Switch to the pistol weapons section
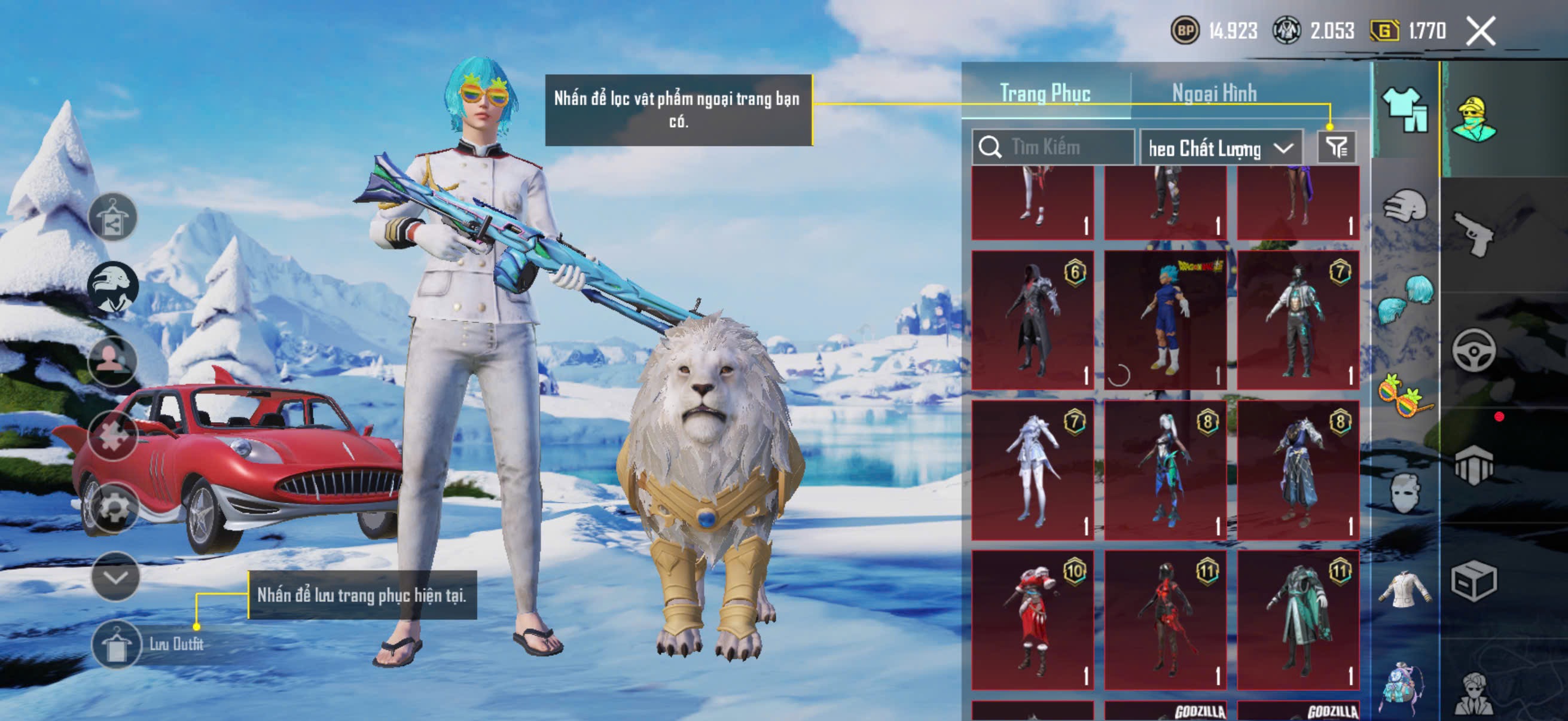The width and height of the screenshot is (1568, 721). pos(1473,234)
